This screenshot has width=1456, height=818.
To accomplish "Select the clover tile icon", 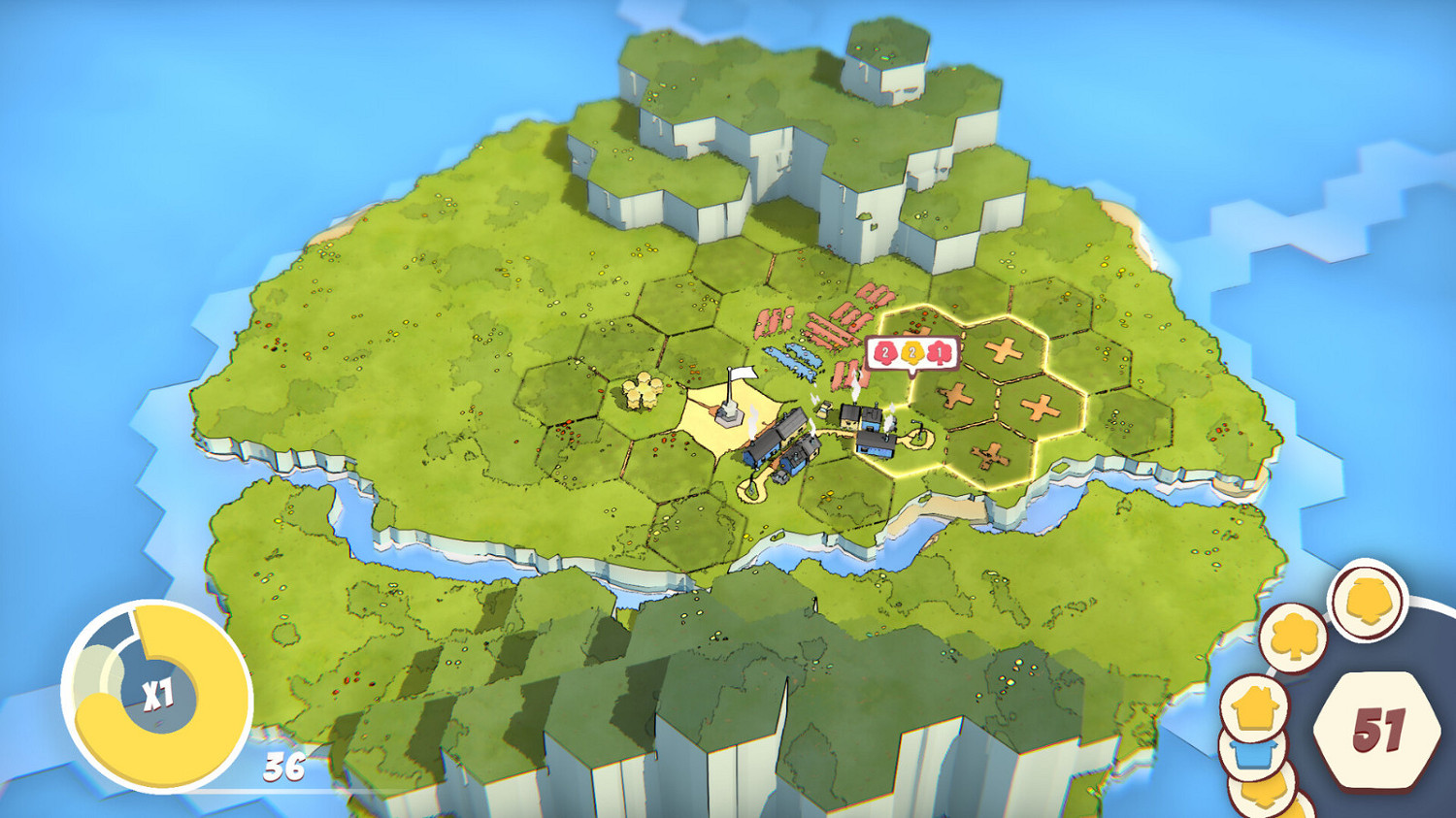I will (1292, 636).
